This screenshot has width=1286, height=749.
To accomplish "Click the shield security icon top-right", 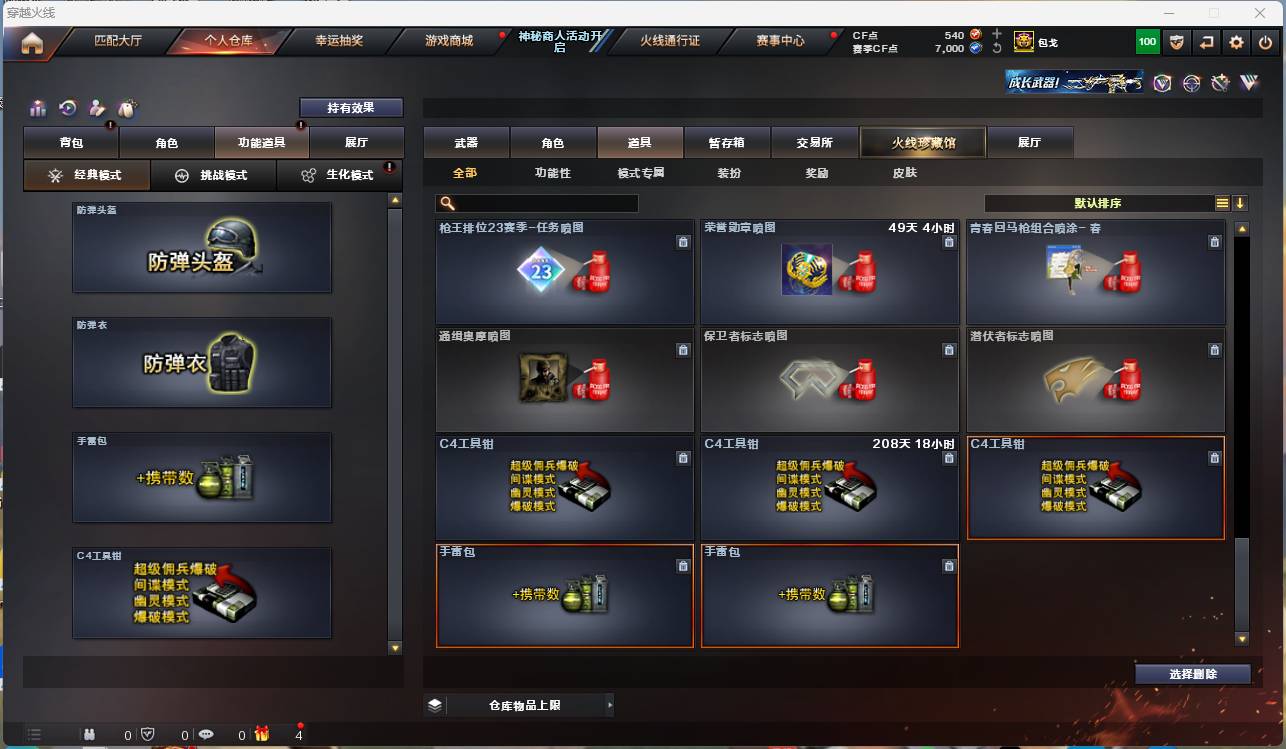I will [x=1178, y=42].
